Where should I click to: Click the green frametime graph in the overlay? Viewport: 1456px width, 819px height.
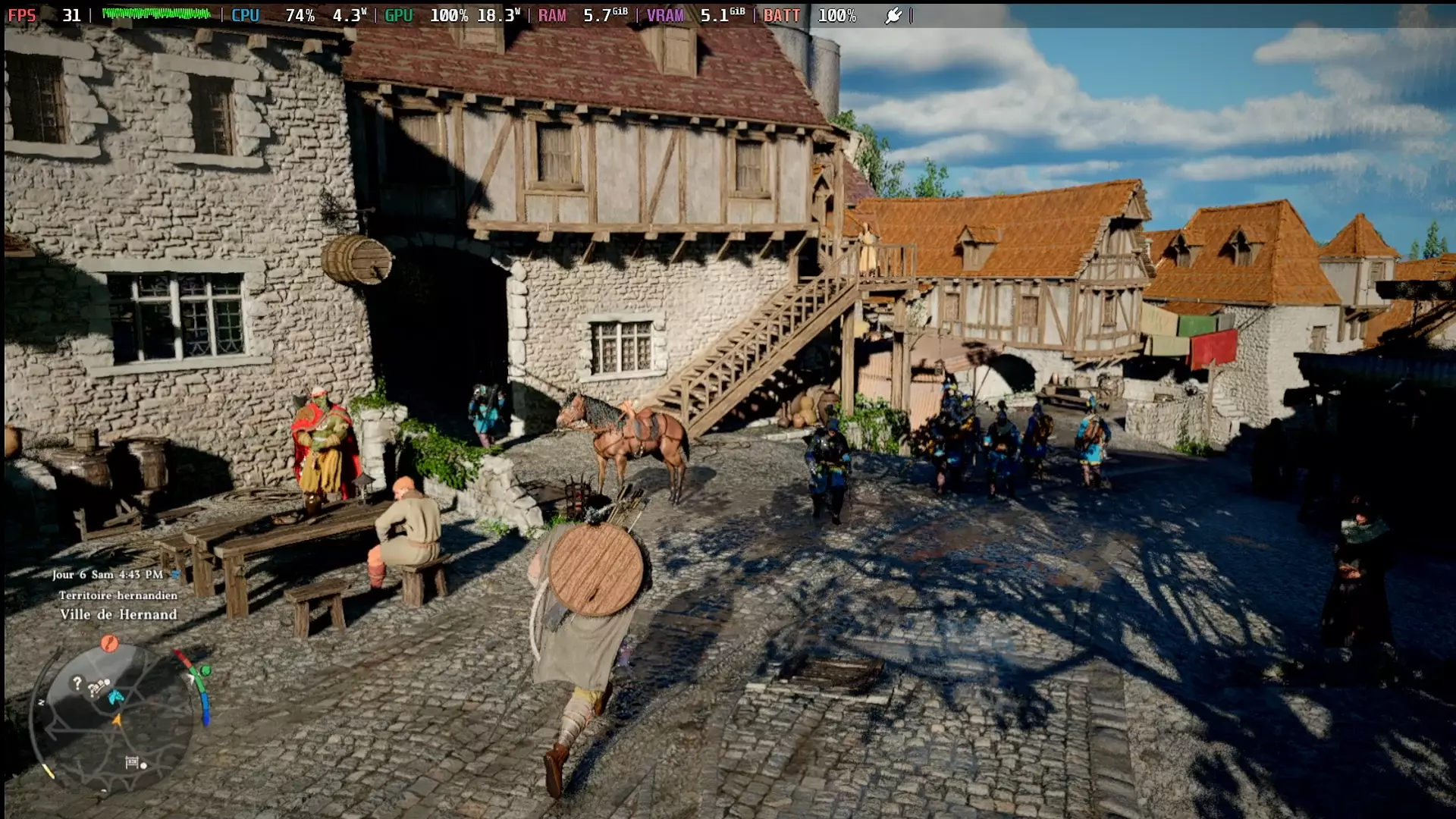(x=157, y=13)
